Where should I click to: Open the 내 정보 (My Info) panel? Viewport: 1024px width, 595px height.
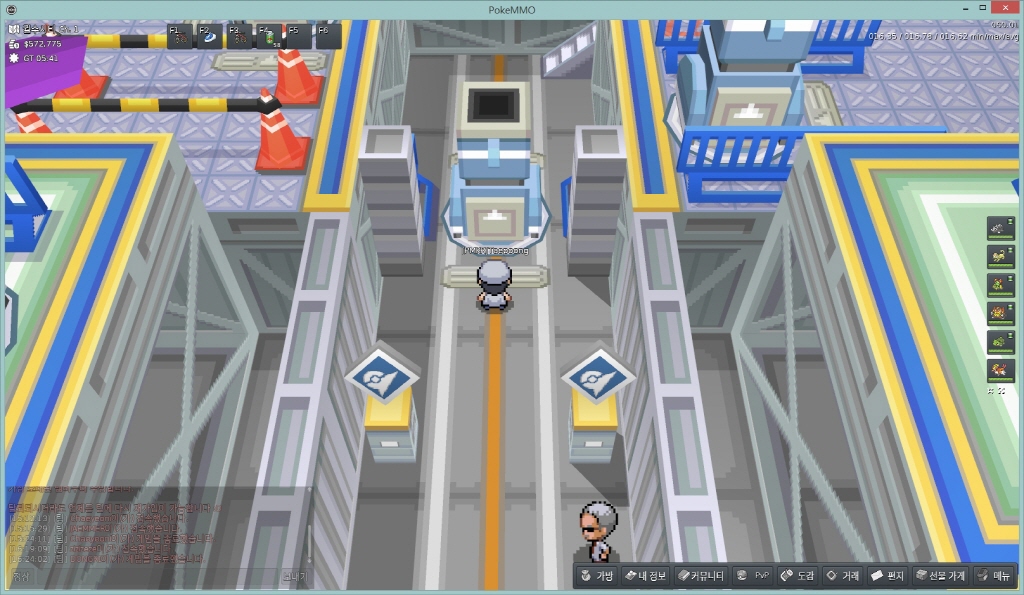(x=645, y=576)
